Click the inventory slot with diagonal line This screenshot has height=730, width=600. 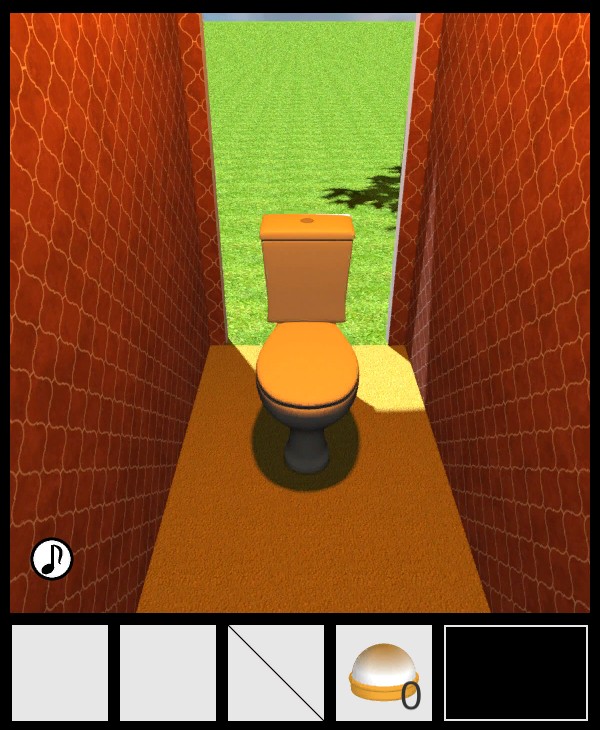pos(276,672)
